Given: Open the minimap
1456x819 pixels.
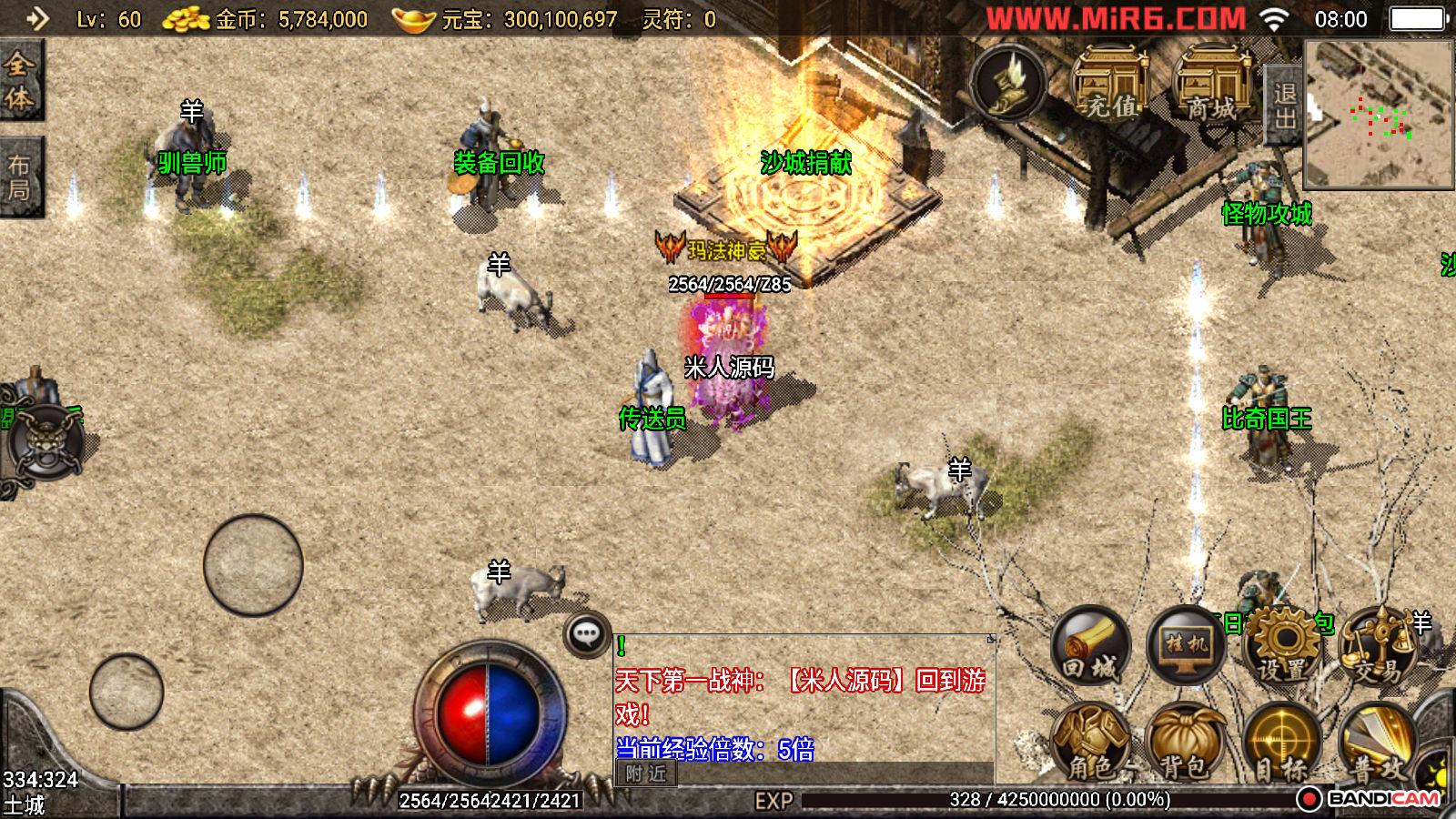Looking at the screenshot, I should [x=1378, y=114].
